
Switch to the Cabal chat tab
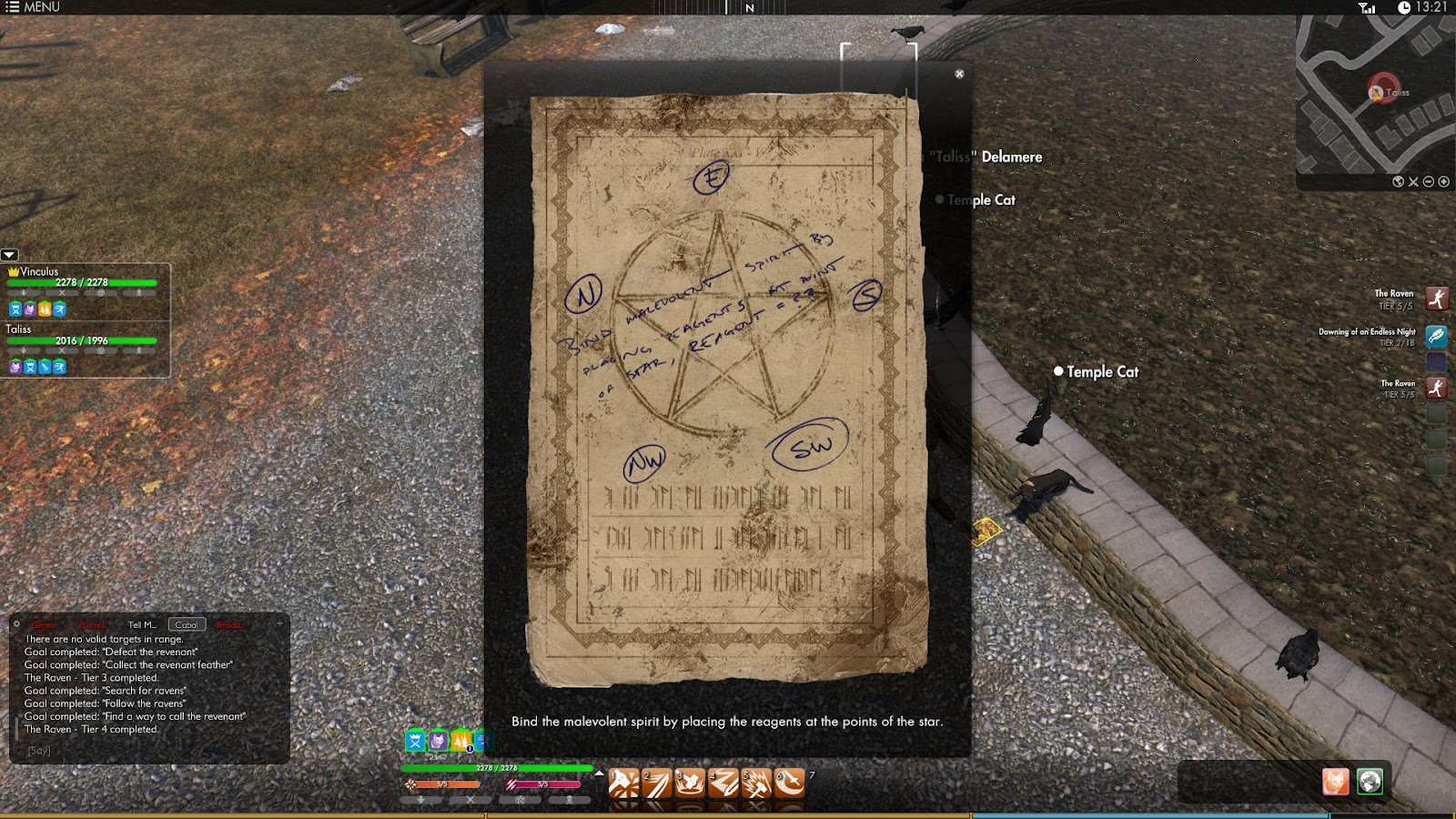coord(187,625)
